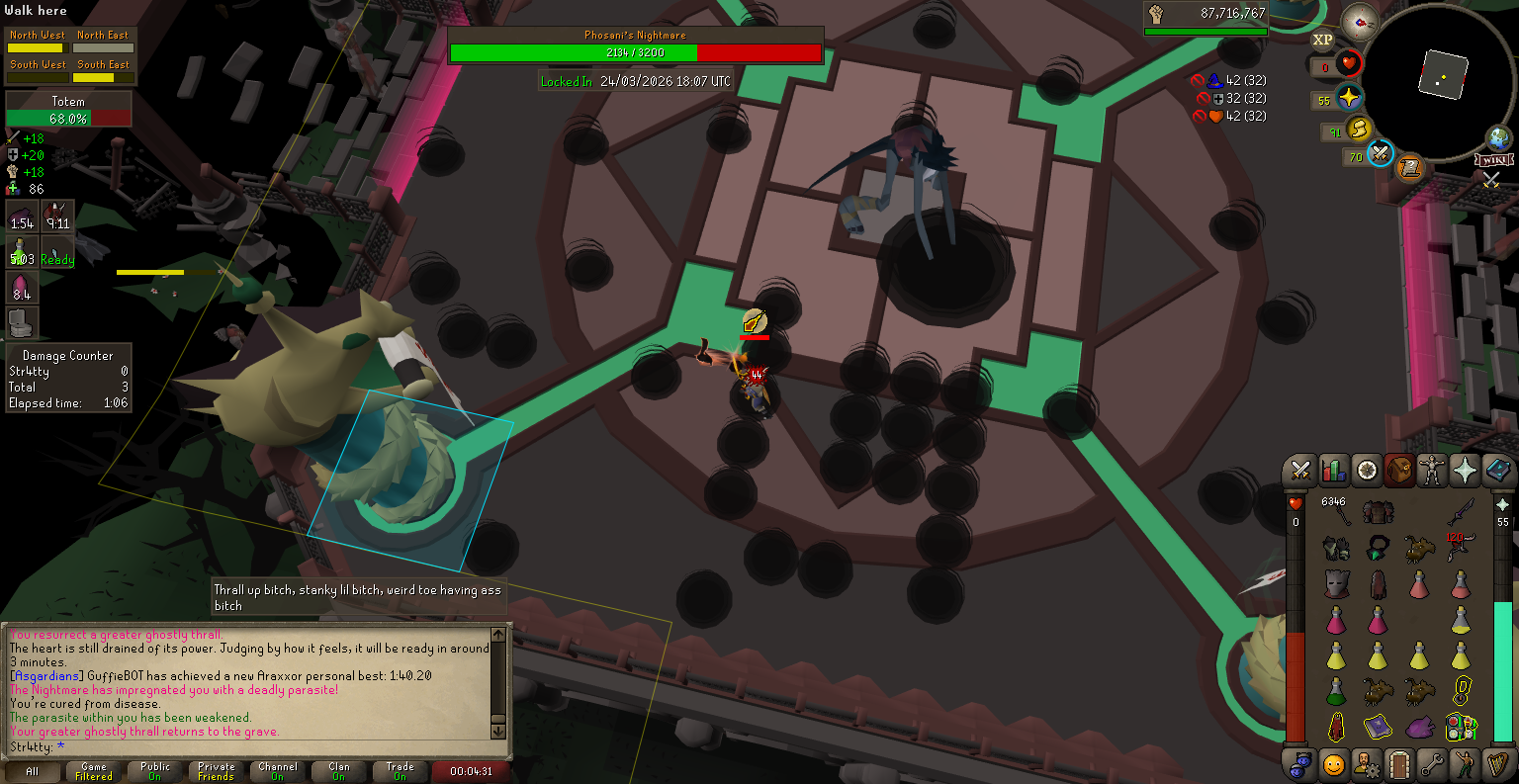The image size is (1519, 784).
Task: Toggle the XP drops button
Action: tap(1322, 41)
